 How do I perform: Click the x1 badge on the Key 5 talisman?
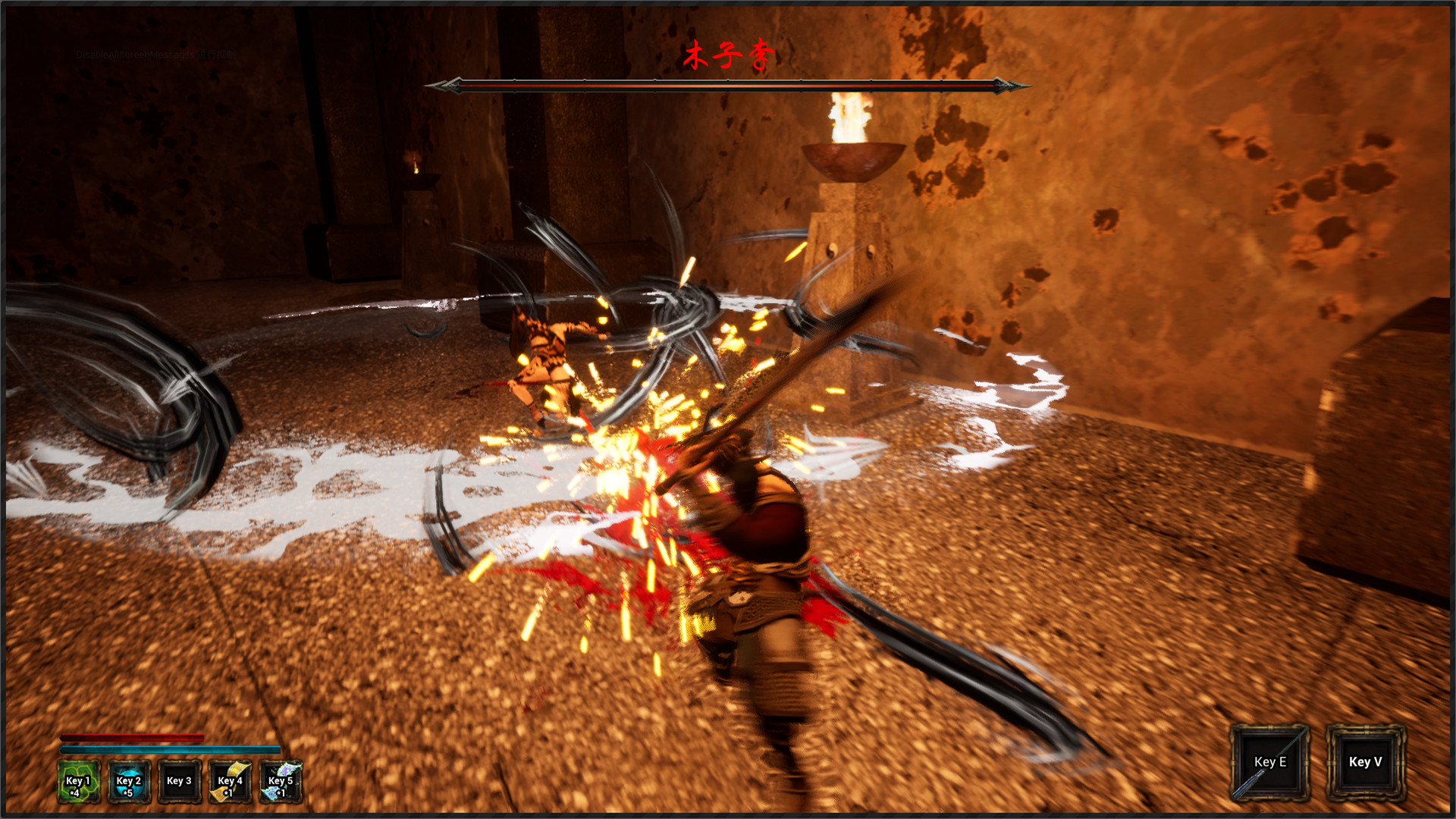pos(281,793)
